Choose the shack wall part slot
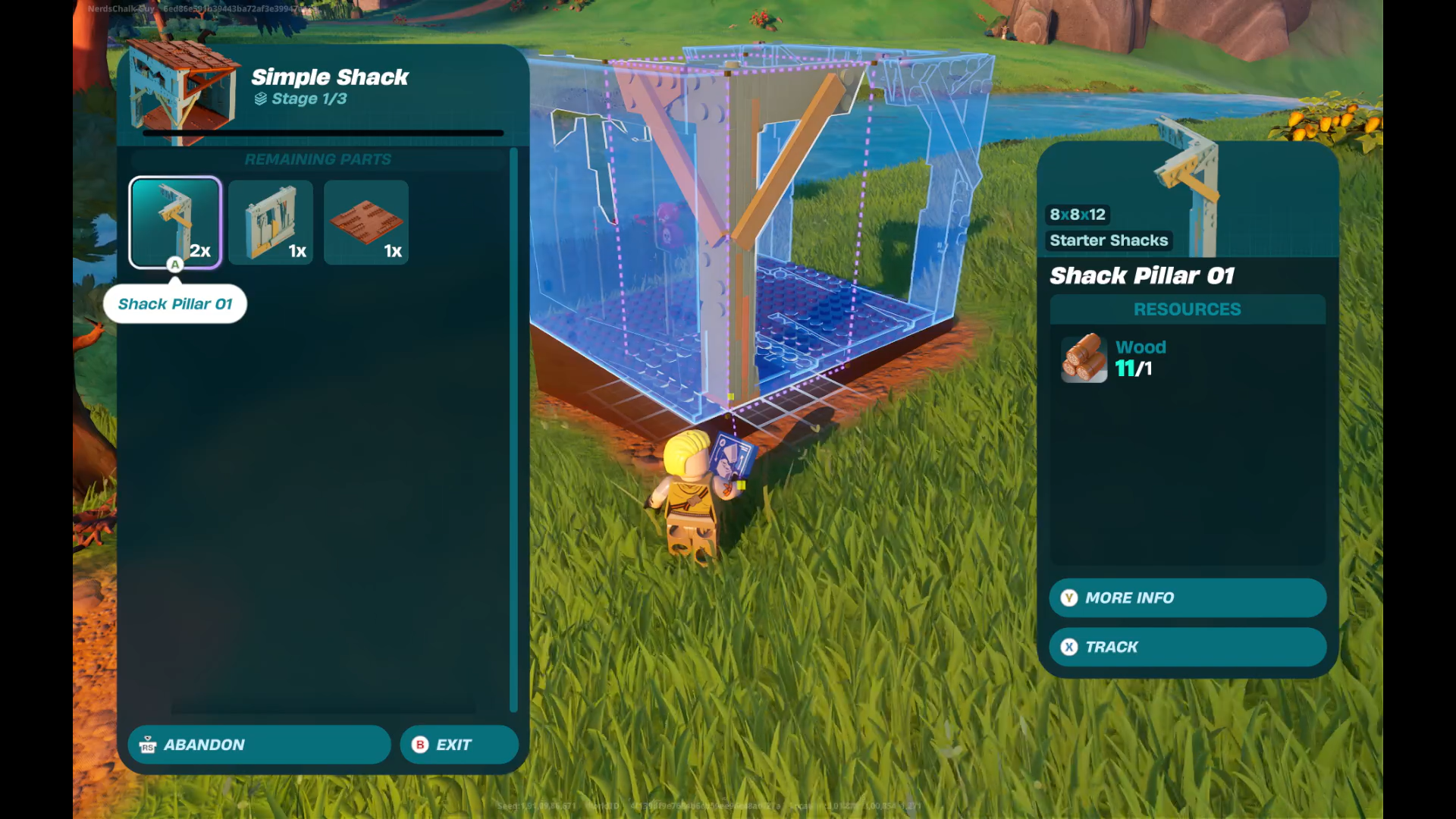The image size is (1456, 819). 271,222
